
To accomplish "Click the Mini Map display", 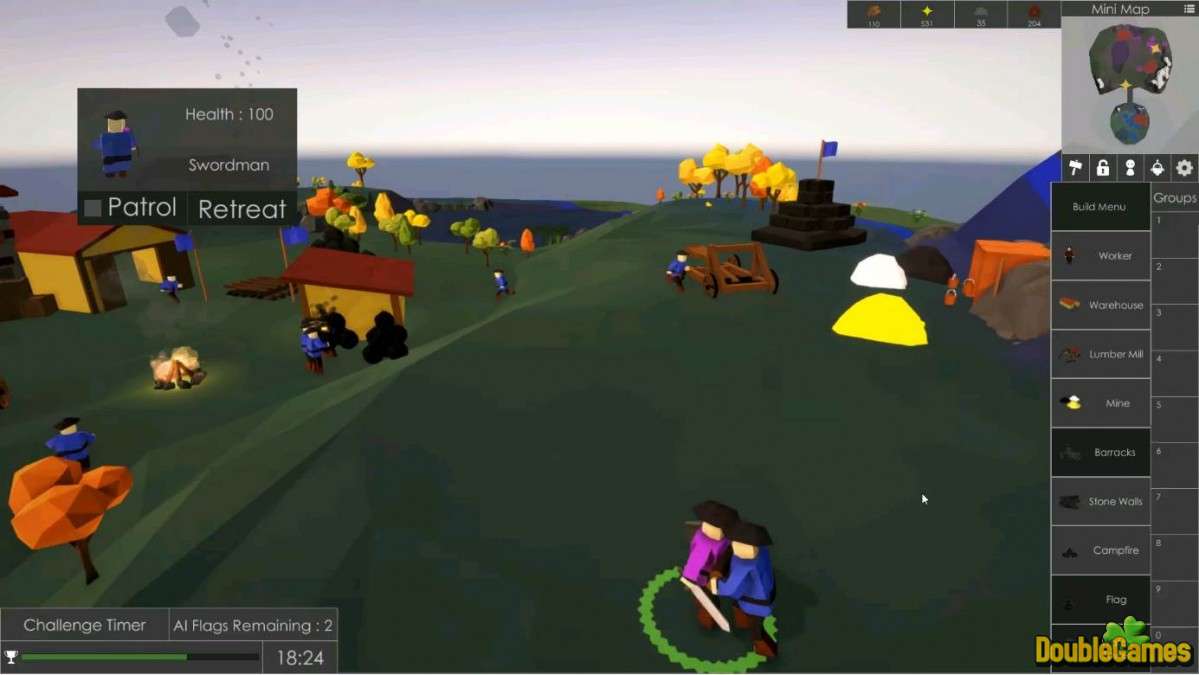I will pyautogui.click(x=1129, y=84).
